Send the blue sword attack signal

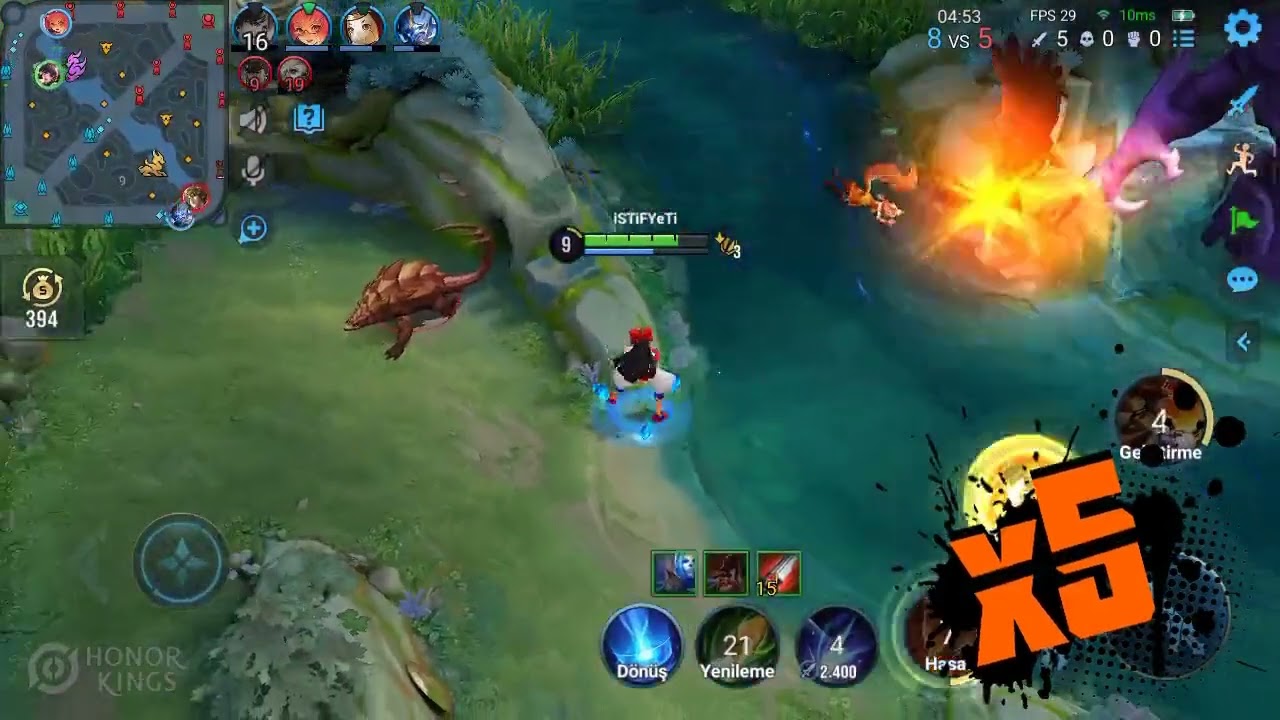point(1243,103)
